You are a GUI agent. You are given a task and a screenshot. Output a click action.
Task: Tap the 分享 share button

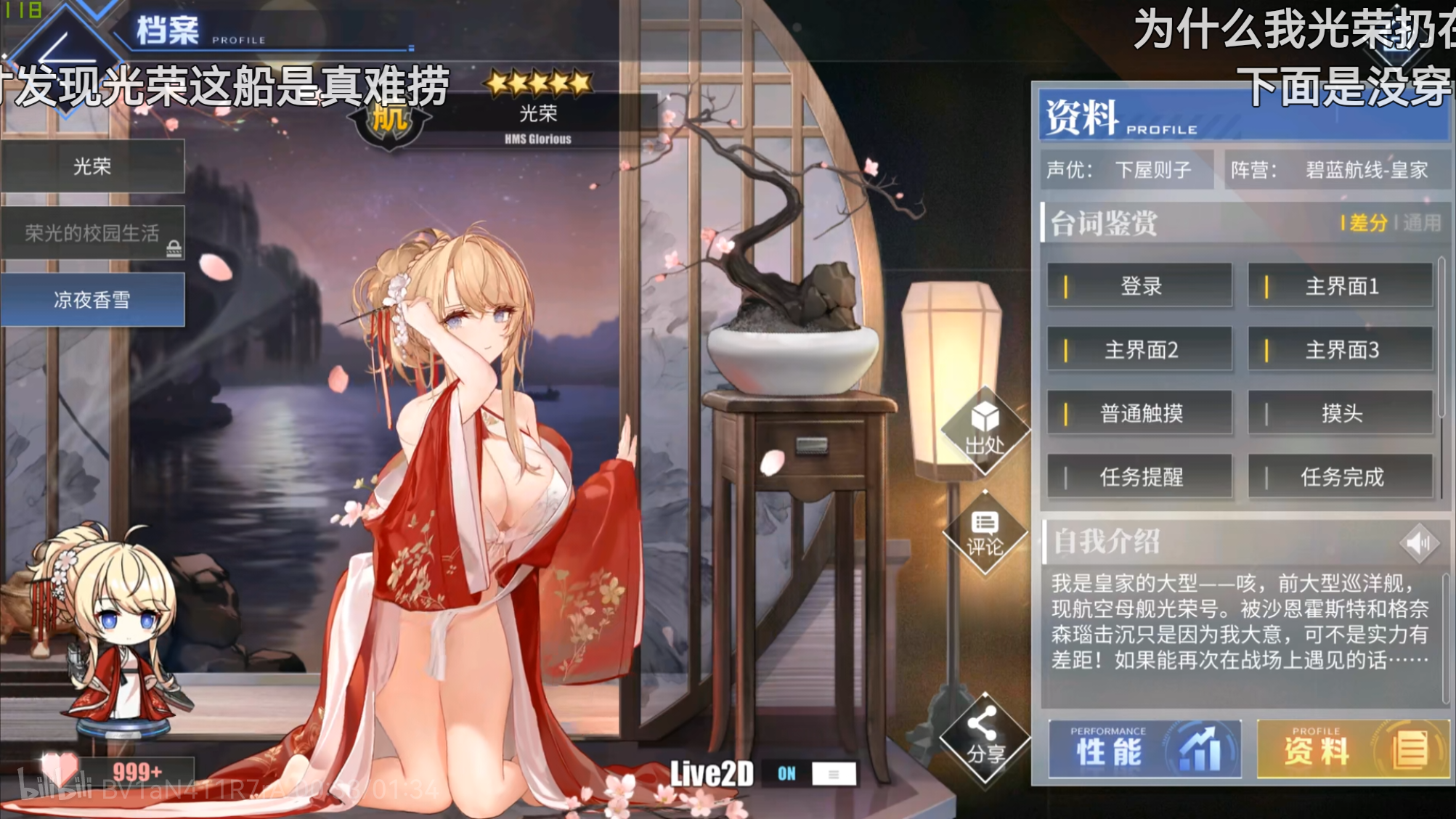point(985,738)
